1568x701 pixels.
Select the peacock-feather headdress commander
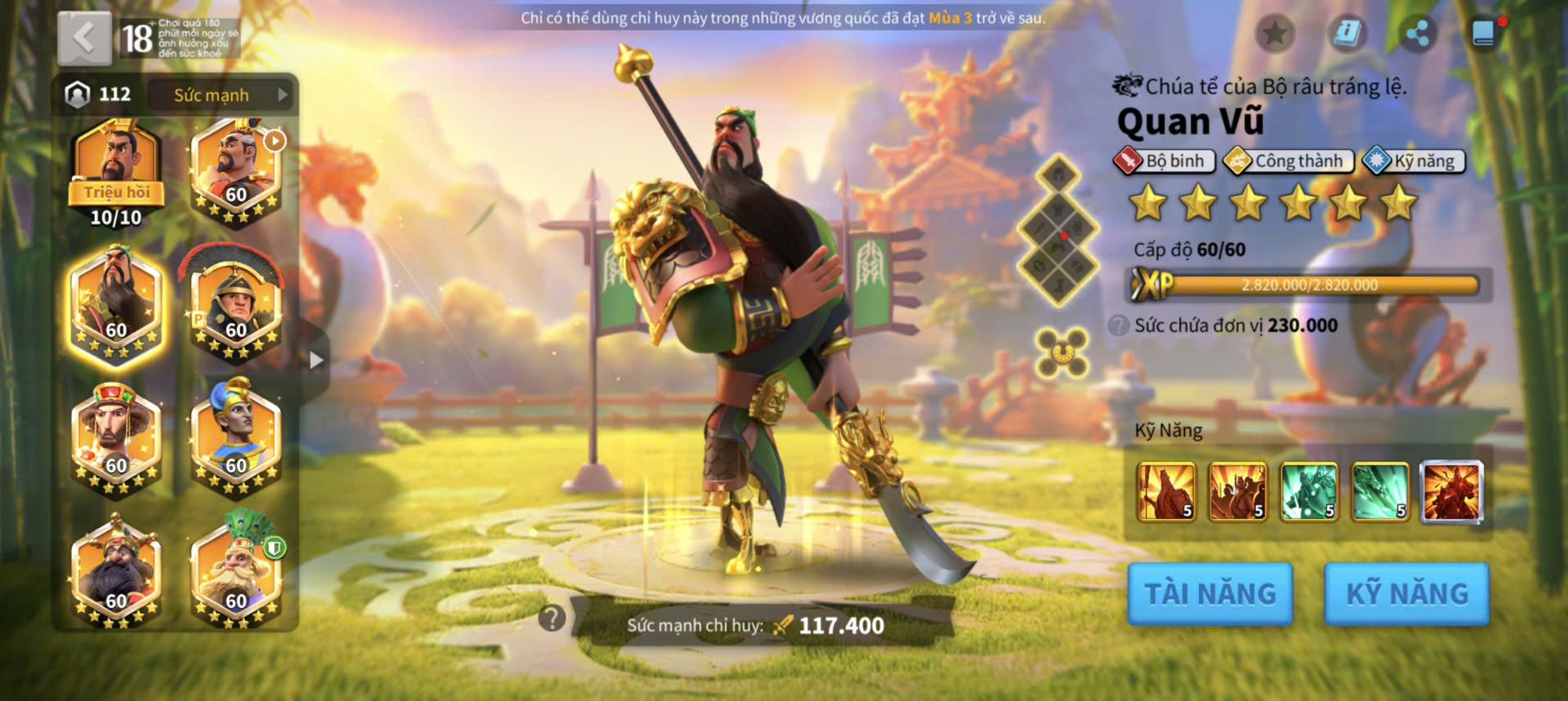click(235, 570)
